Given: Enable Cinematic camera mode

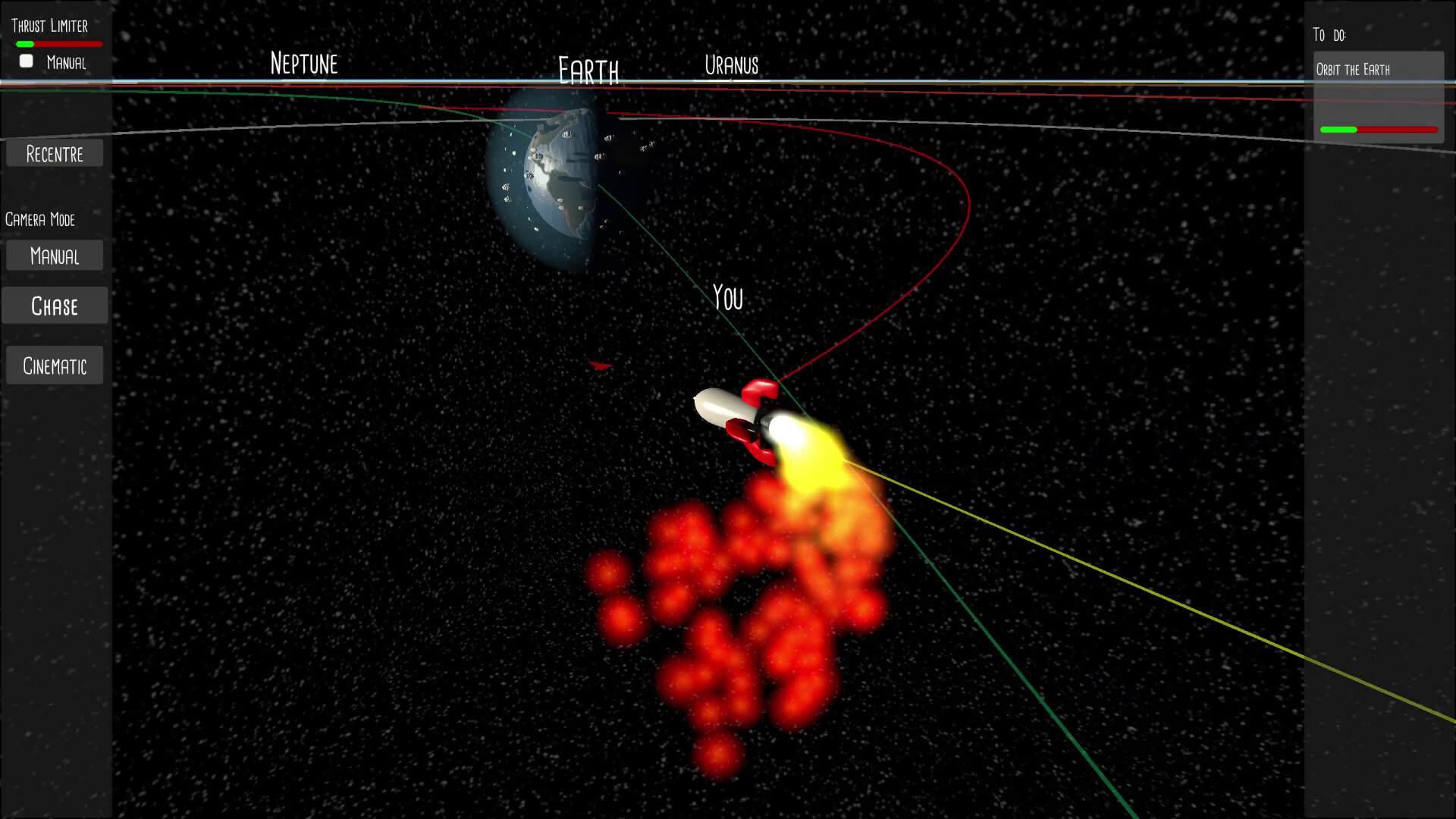Looking at the screenshot, I should pos(54,365).
